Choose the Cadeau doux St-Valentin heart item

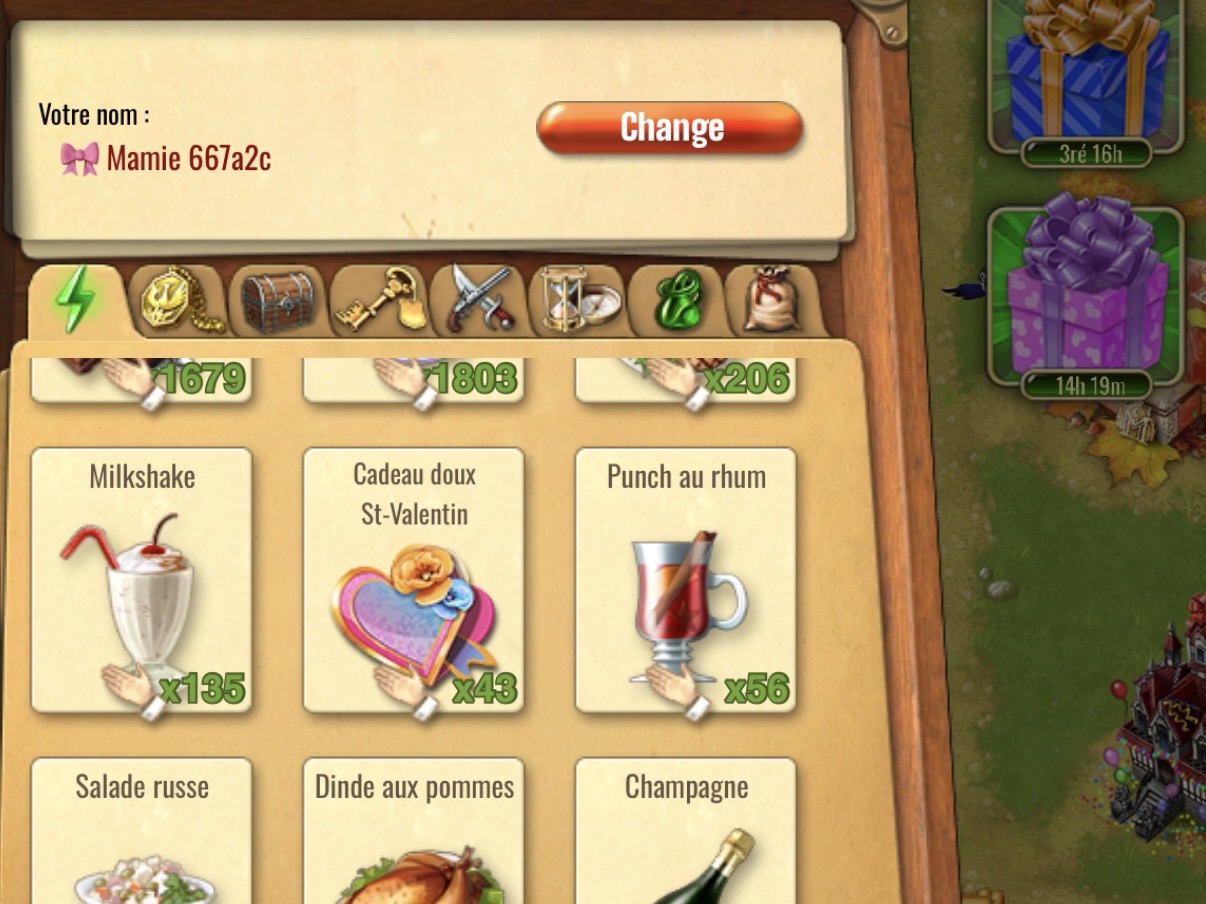tap(413, 580)
